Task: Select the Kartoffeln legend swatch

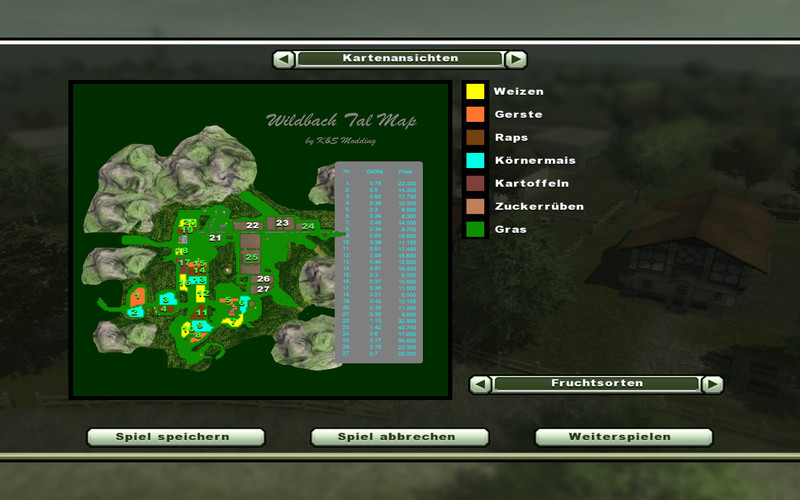Action: [475, 183]
